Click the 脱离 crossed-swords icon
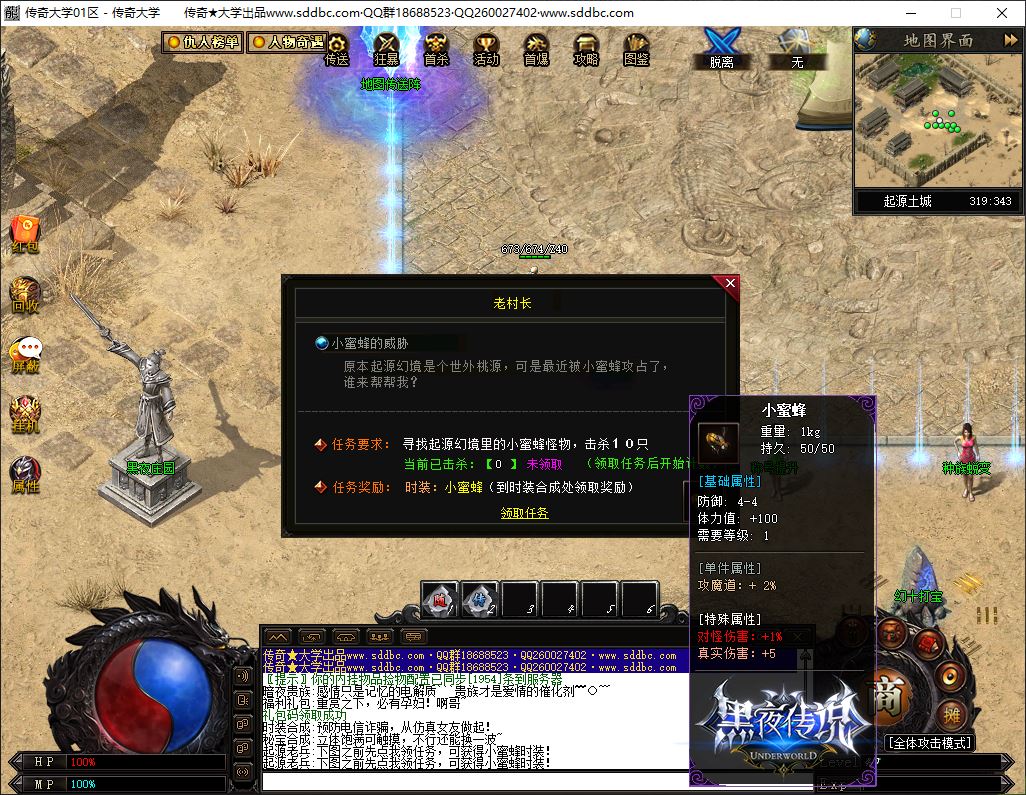 (721, 46)
